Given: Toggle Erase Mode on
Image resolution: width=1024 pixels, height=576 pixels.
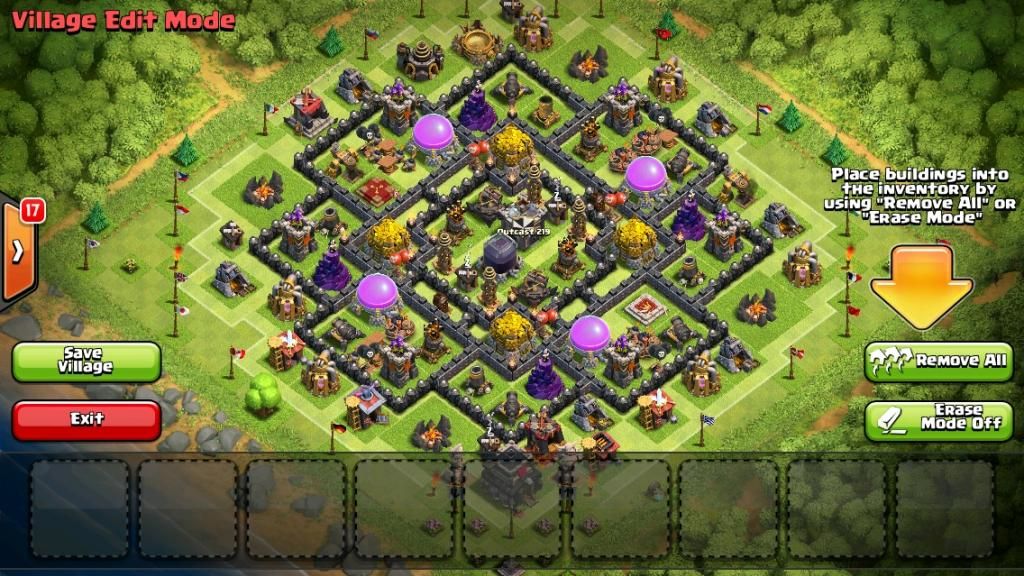Looking at the screenshot, I should pos(938,420).
